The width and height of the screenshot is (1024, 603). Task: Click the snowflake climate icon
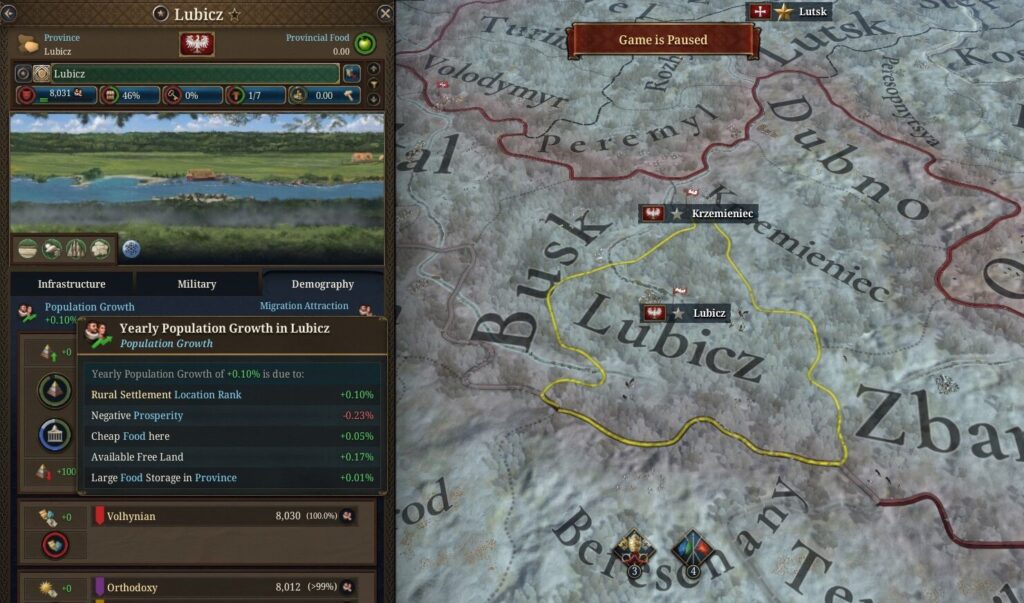click(x=132, y=249)
